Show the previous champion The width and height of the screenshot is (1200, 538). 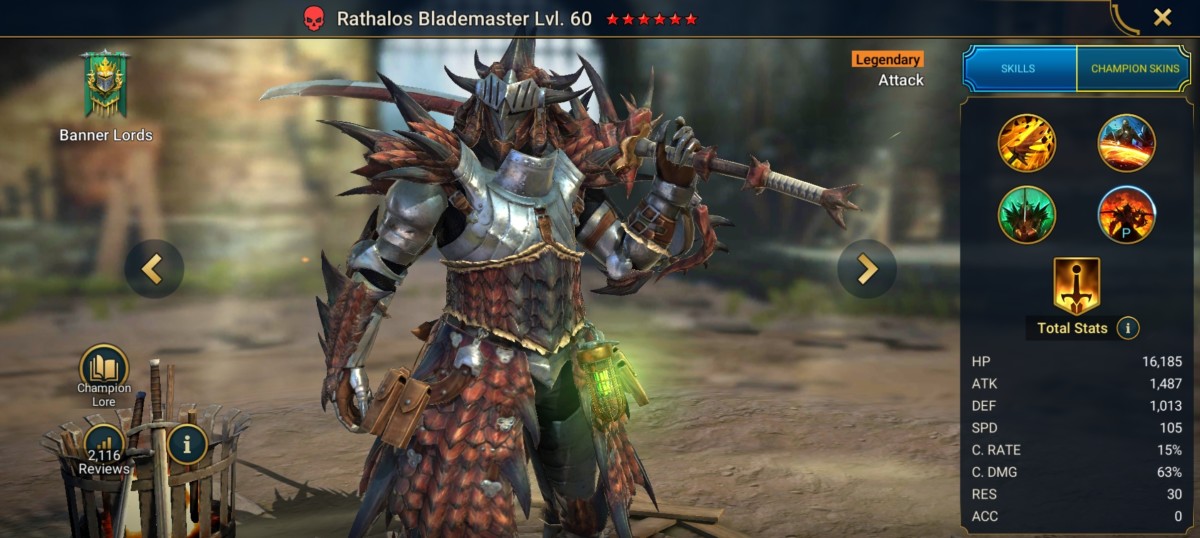[153, 269]
